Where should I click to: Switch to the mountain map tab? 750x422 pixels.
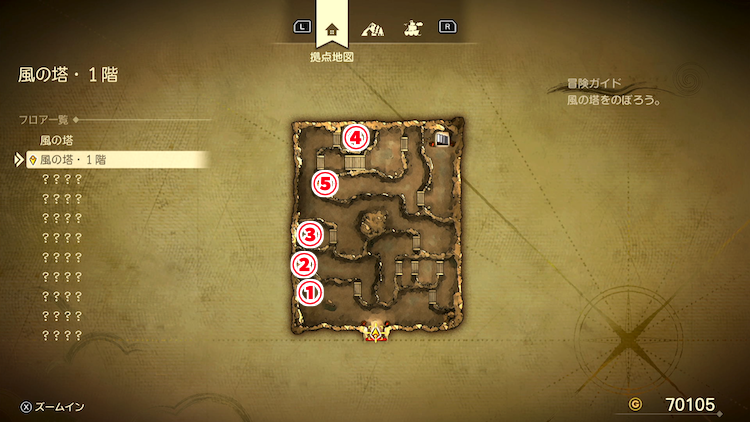(374, 28)
